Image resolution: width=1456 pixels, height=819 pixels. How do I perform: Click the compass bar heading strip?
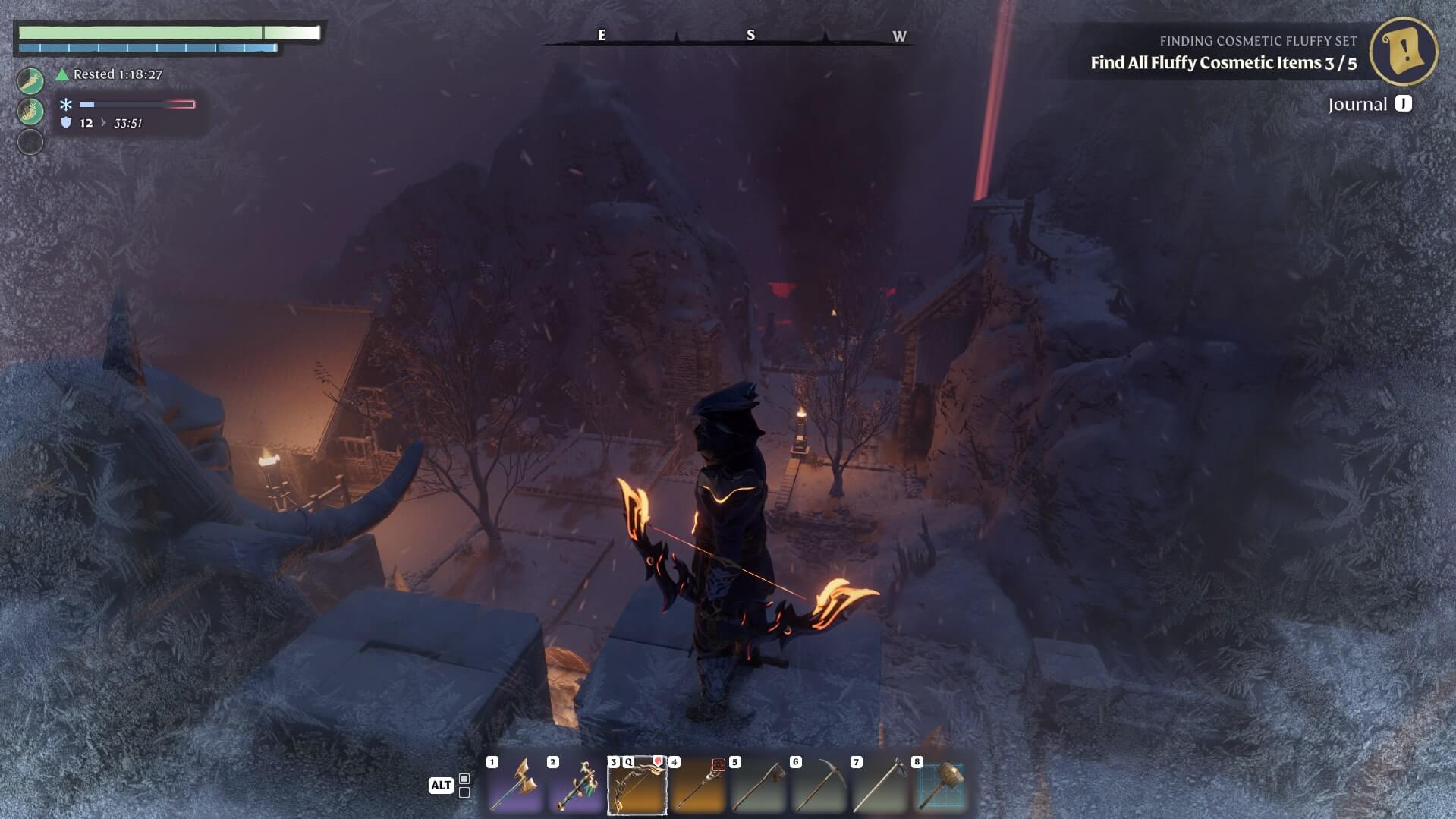pyautogui.click(x=728, y=36)
